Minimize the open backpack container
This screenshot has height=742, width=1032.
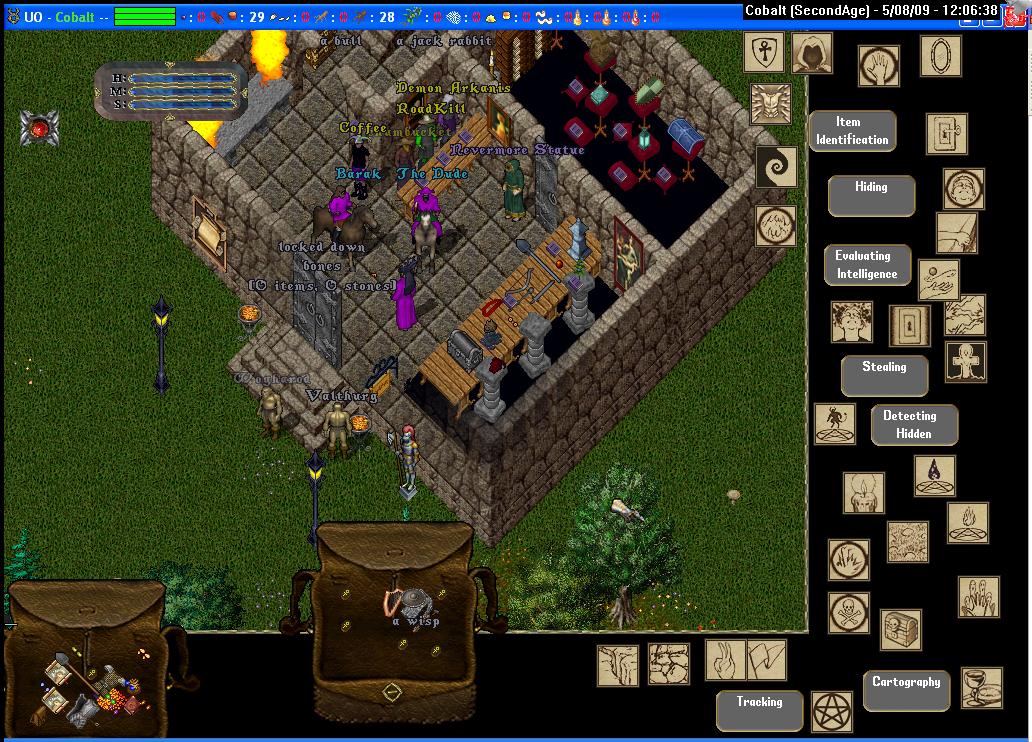[x=392, y=691]
